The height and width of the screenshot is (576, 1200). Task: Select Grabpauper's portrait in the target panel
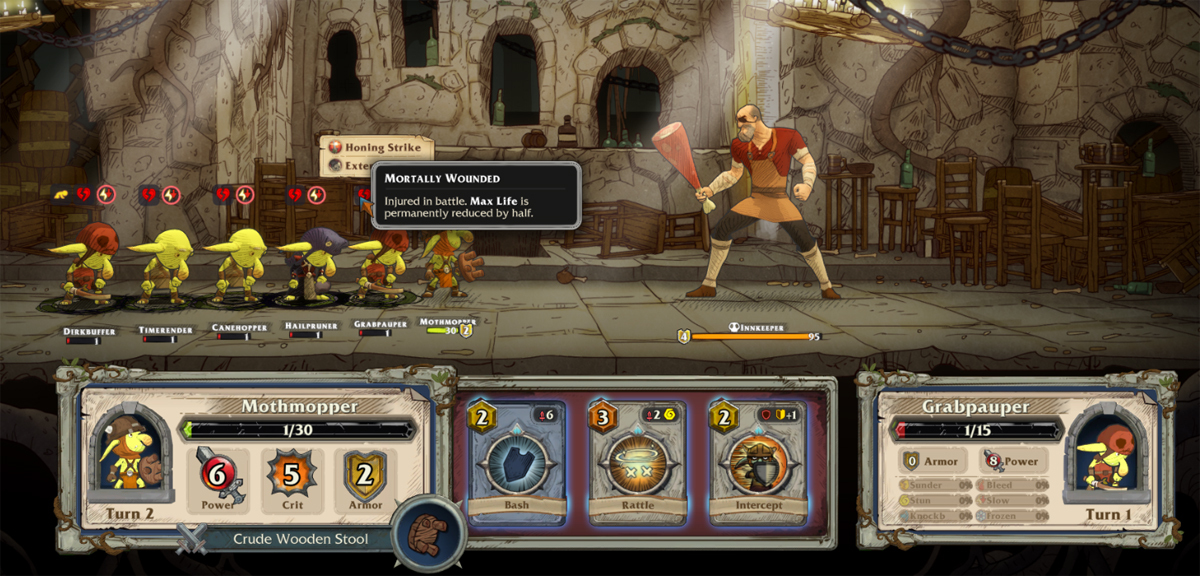pos(1104,455)
